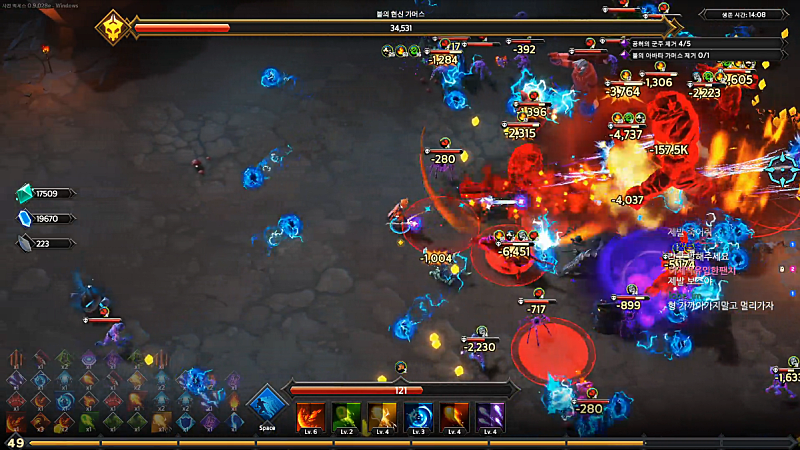
Task: Trigger the yellow lightning Lv. 4 skill
Action: (x=381, y=415)
